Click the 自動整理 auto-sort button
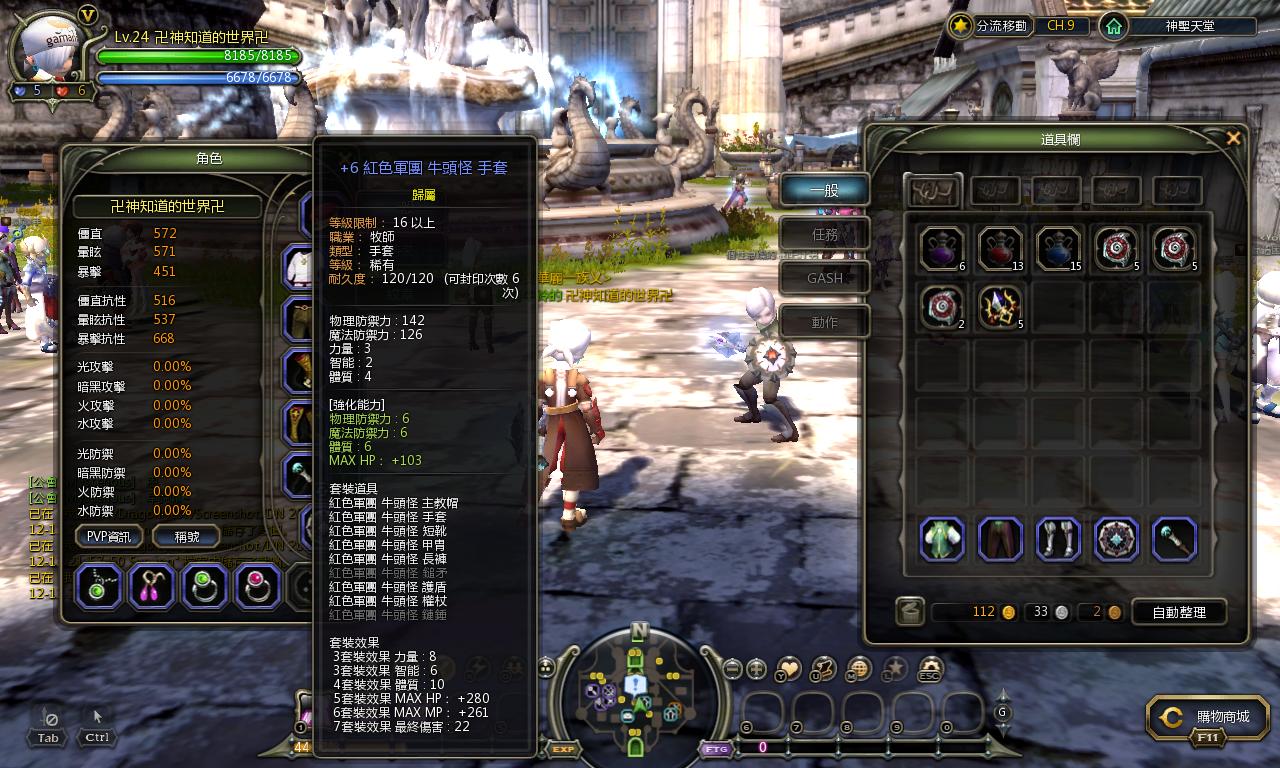Screen dimensions: 1280x768 (1179, 612)
